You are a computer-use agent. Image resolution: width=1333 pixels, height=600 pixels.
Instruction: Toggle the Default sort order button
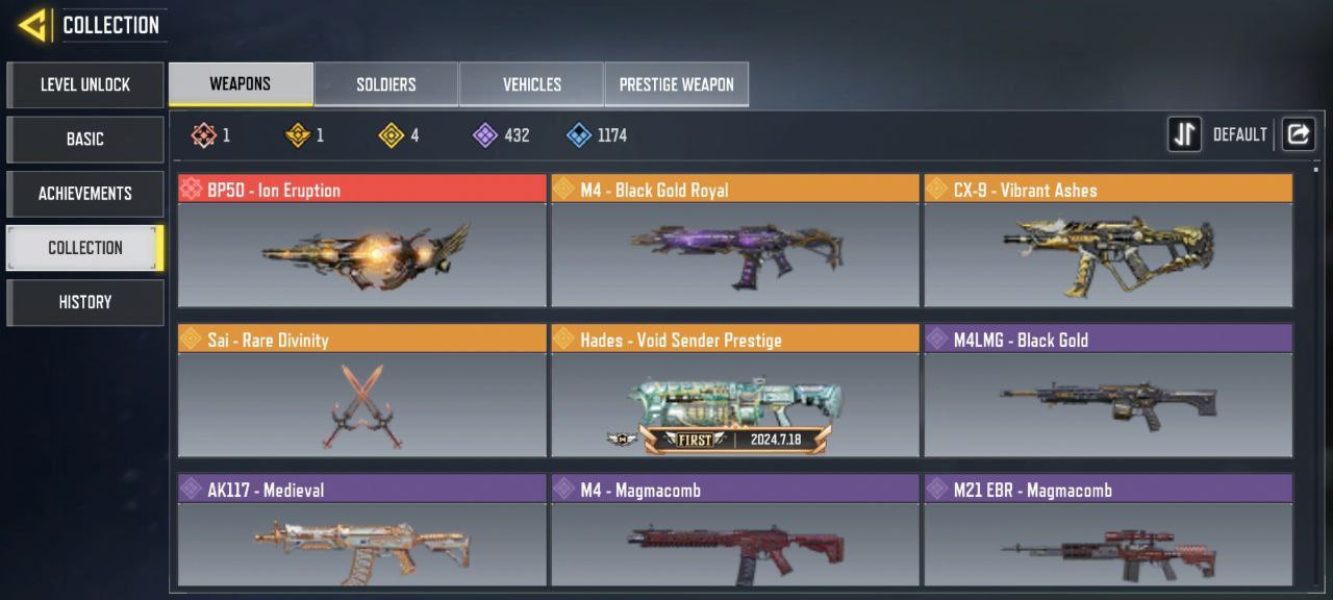click(1185, 135)
